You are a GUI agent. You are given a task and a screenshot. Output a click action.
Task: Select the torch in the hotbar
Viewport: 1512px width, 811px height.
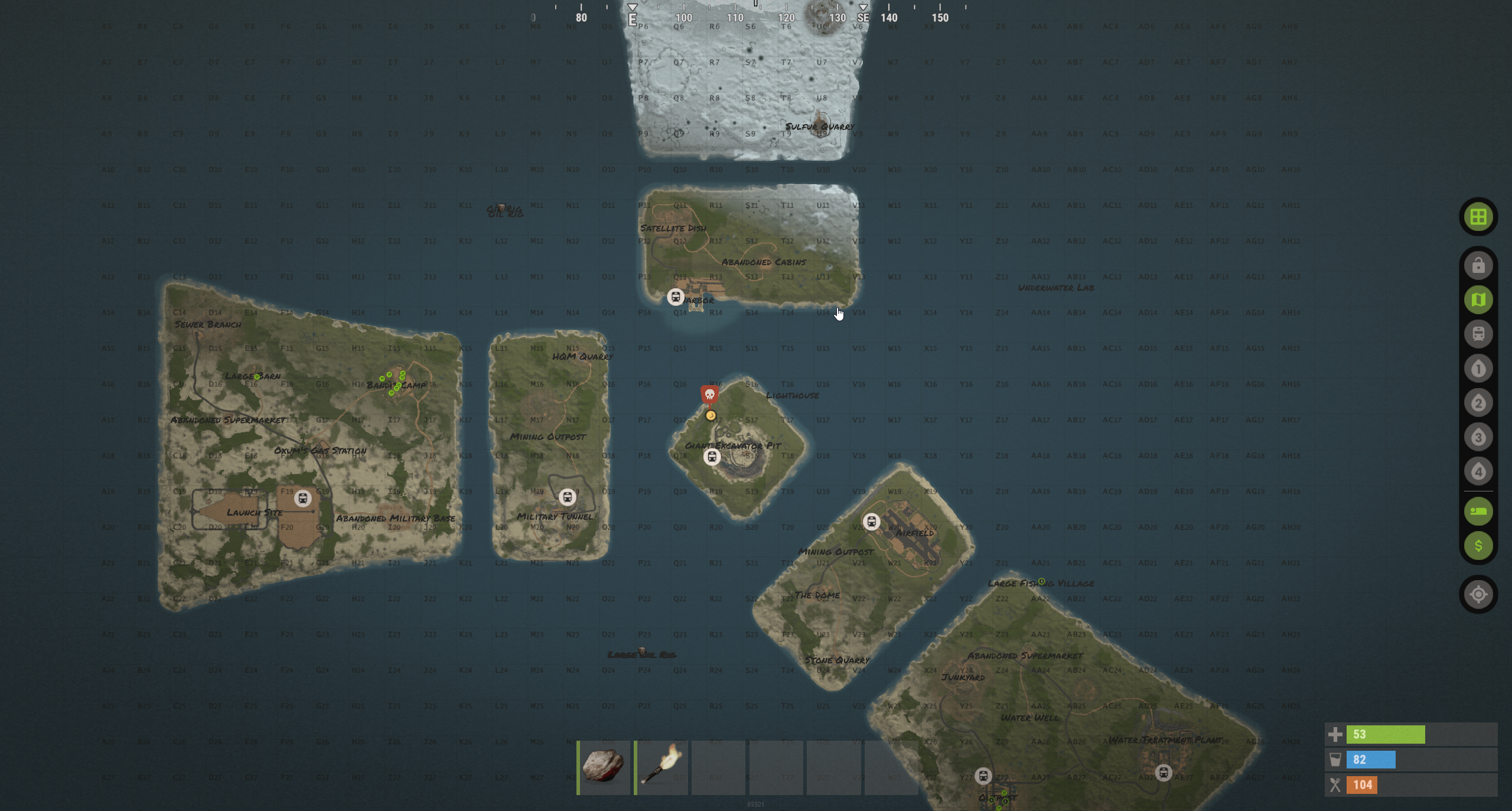(661, 766)
